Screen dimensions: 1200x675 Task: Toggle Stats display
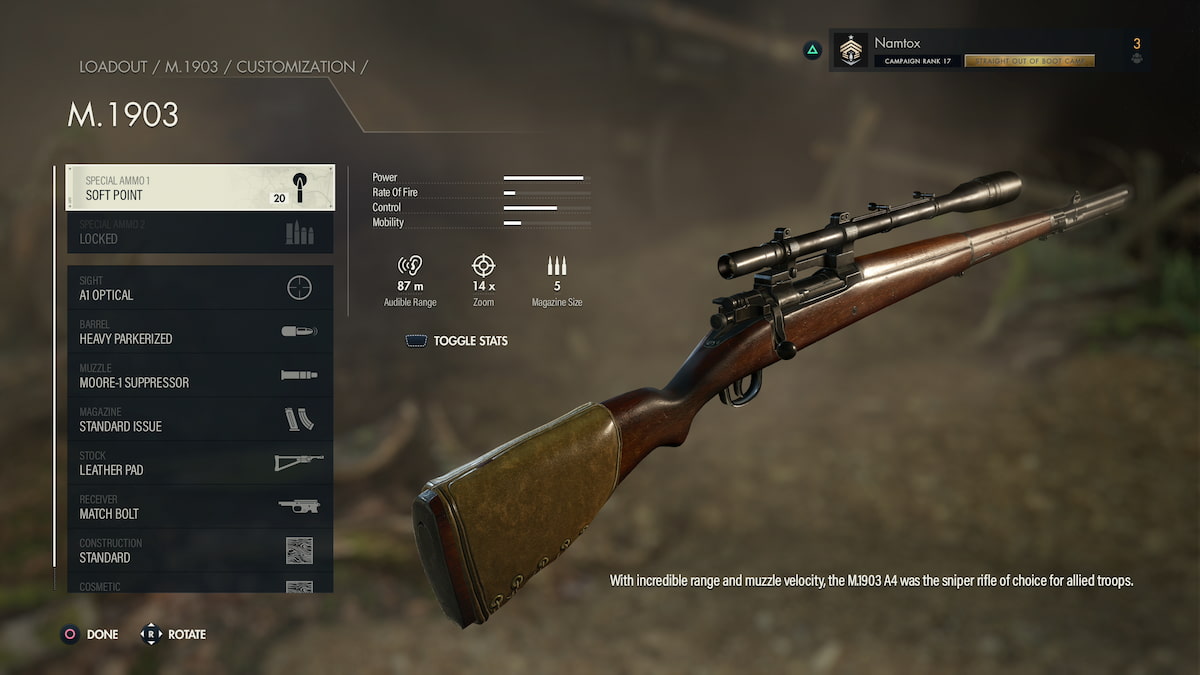457,341
